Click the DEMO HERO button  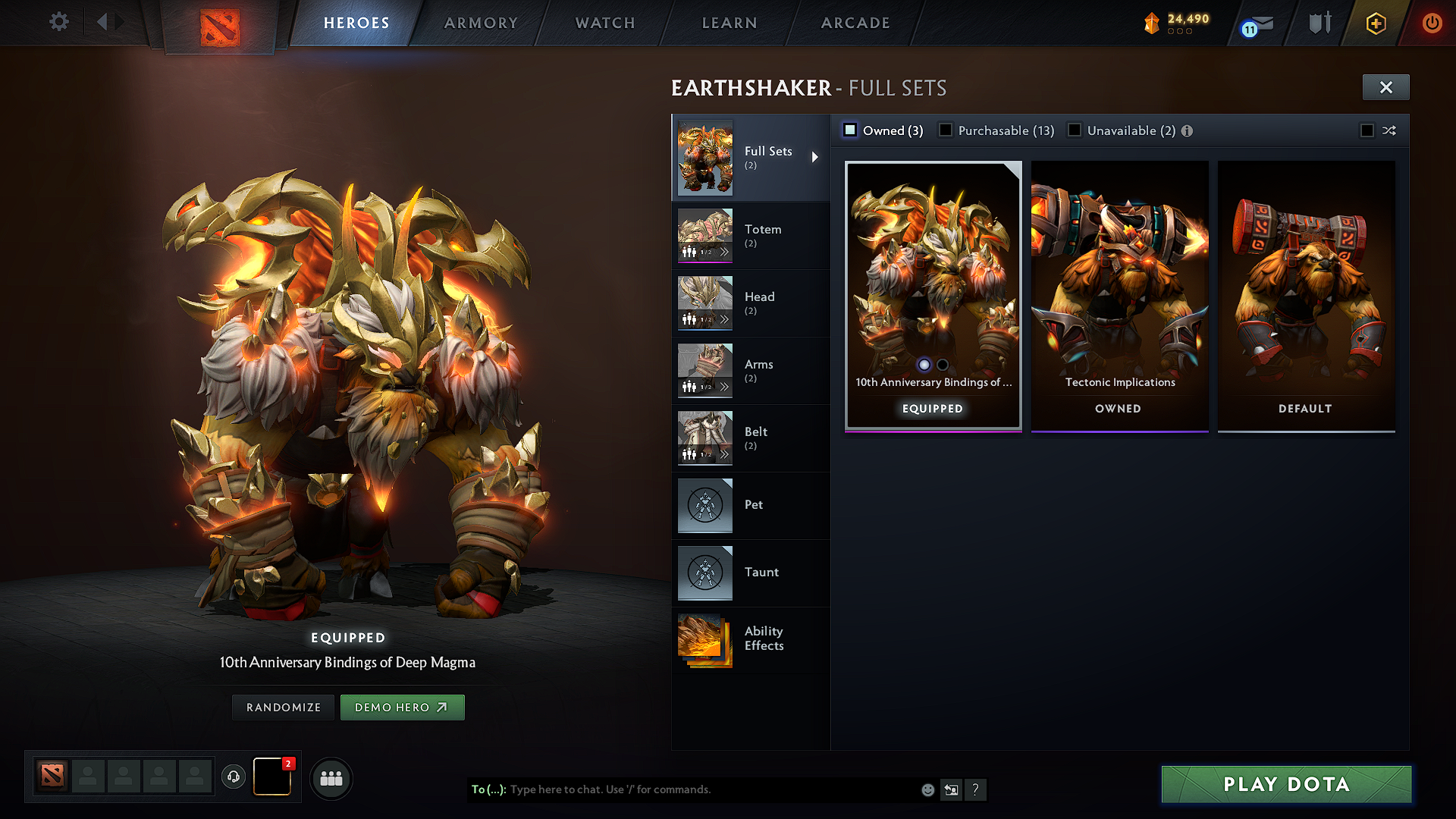pos(402,707)
